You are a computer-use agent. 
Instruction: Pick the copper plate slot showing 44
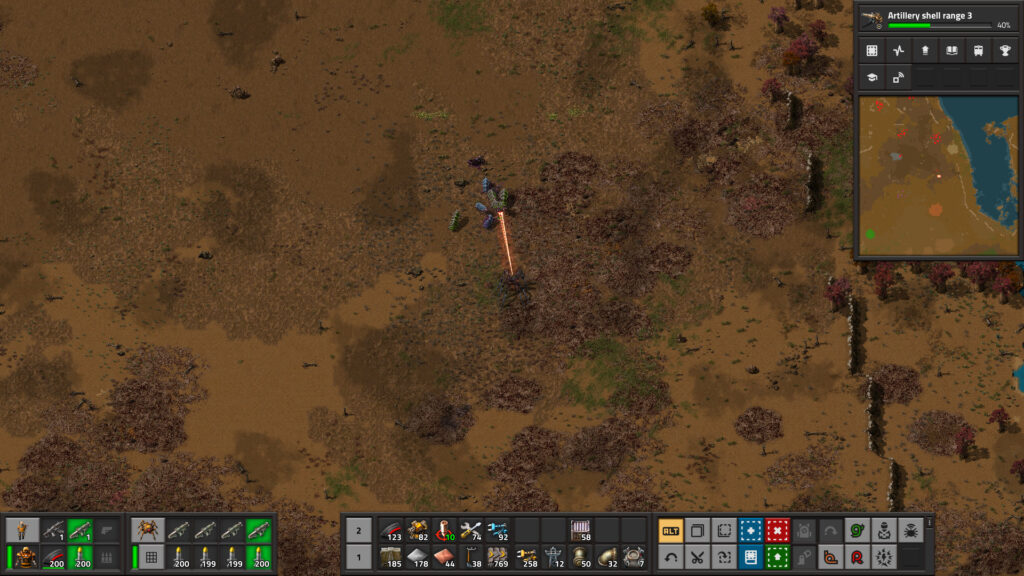443,557
